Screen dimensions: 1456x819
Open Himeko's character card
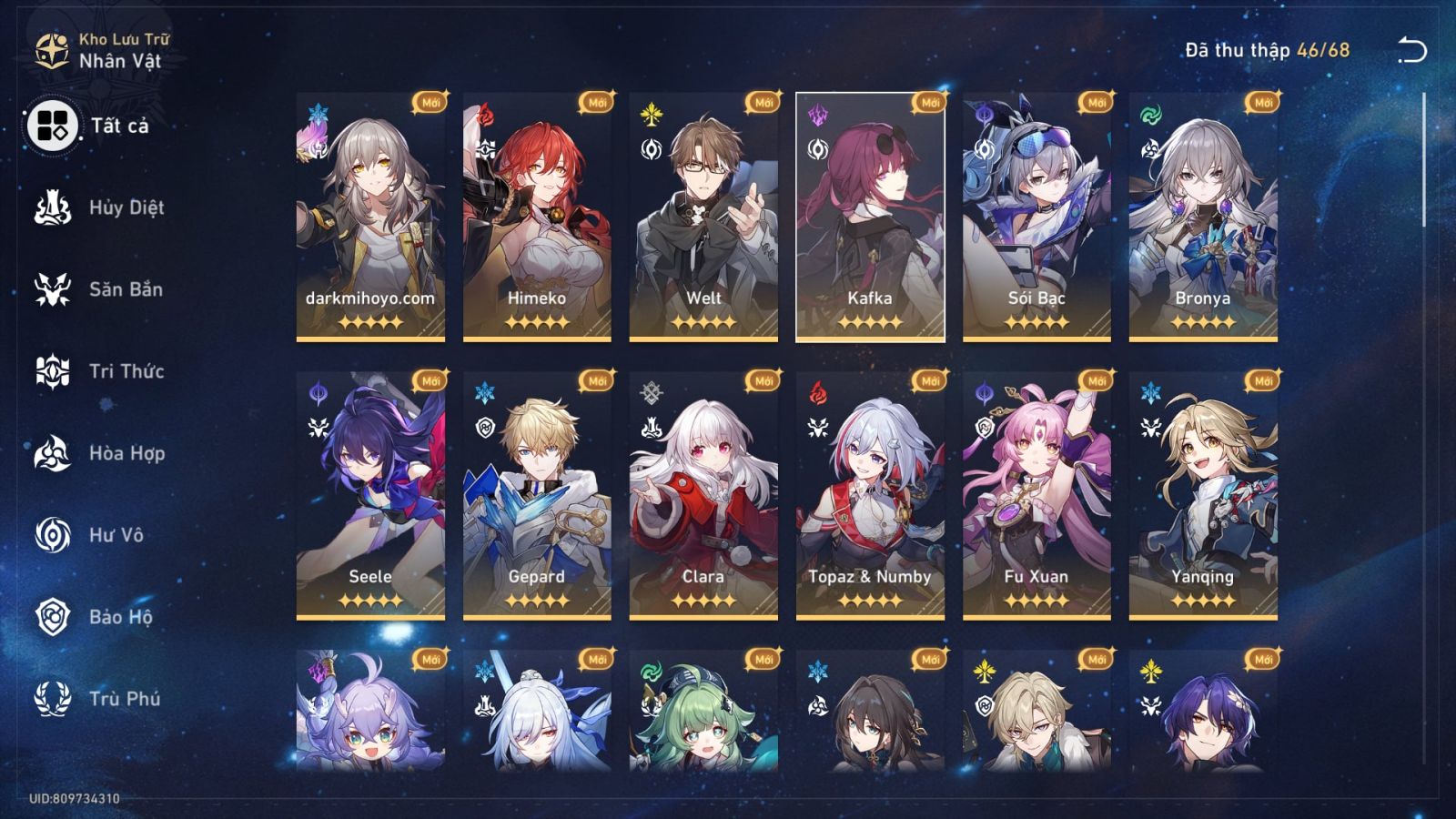click(537, 217)
